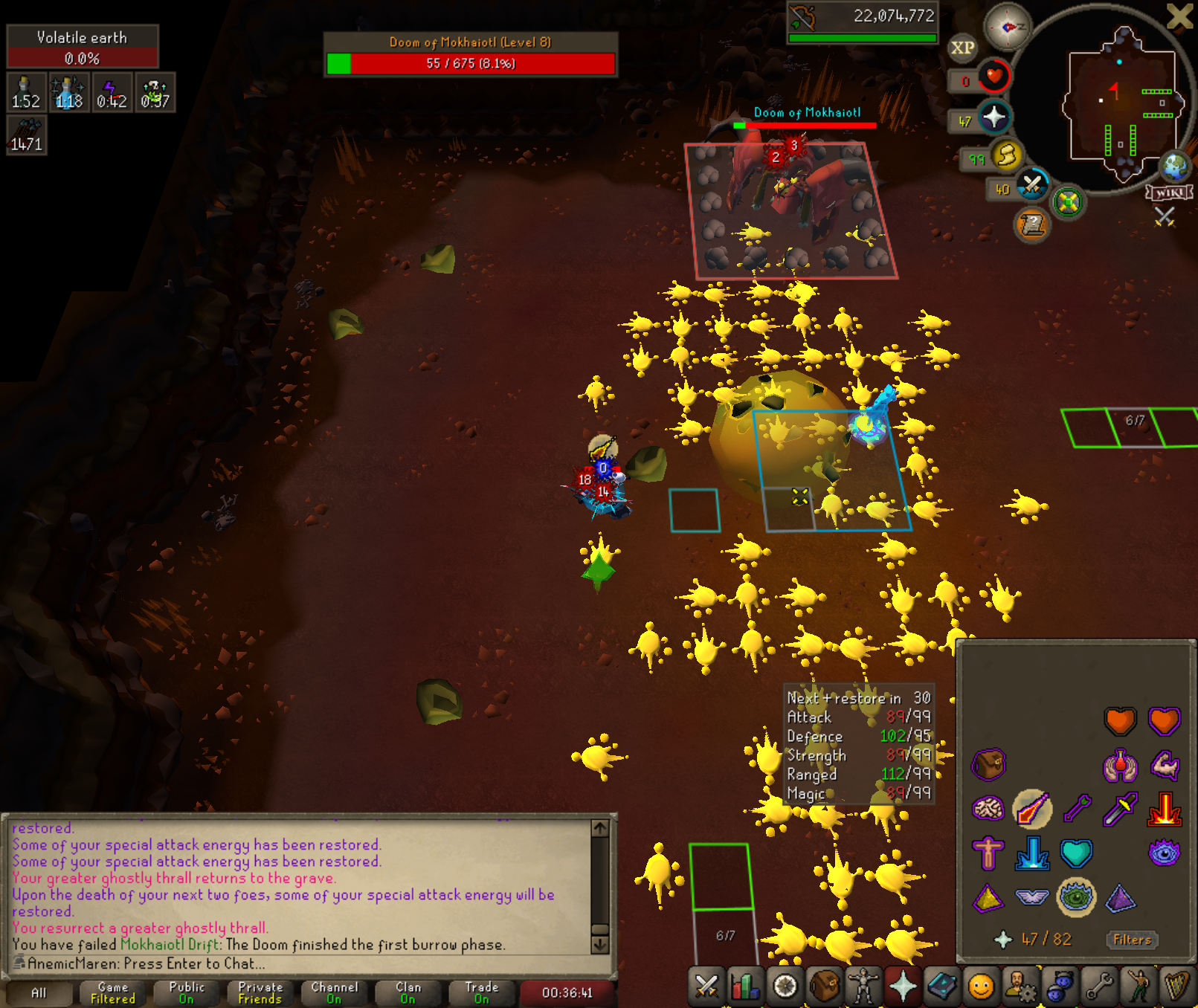Show the Worn Equipment tab
This screenshot has width=1198, height=1008.
[863, 986]
